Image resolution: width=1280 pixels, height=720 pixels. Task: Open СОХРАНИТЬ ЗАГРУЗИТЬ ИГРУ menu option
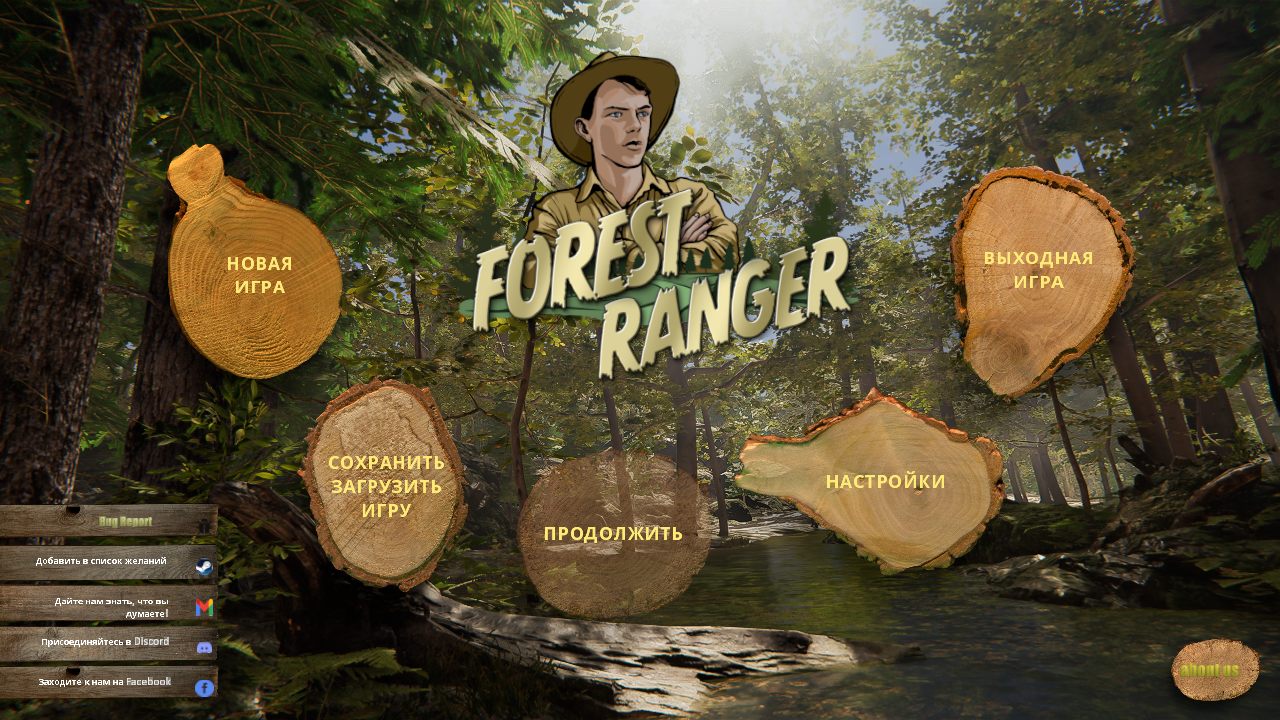pos(385,487)
